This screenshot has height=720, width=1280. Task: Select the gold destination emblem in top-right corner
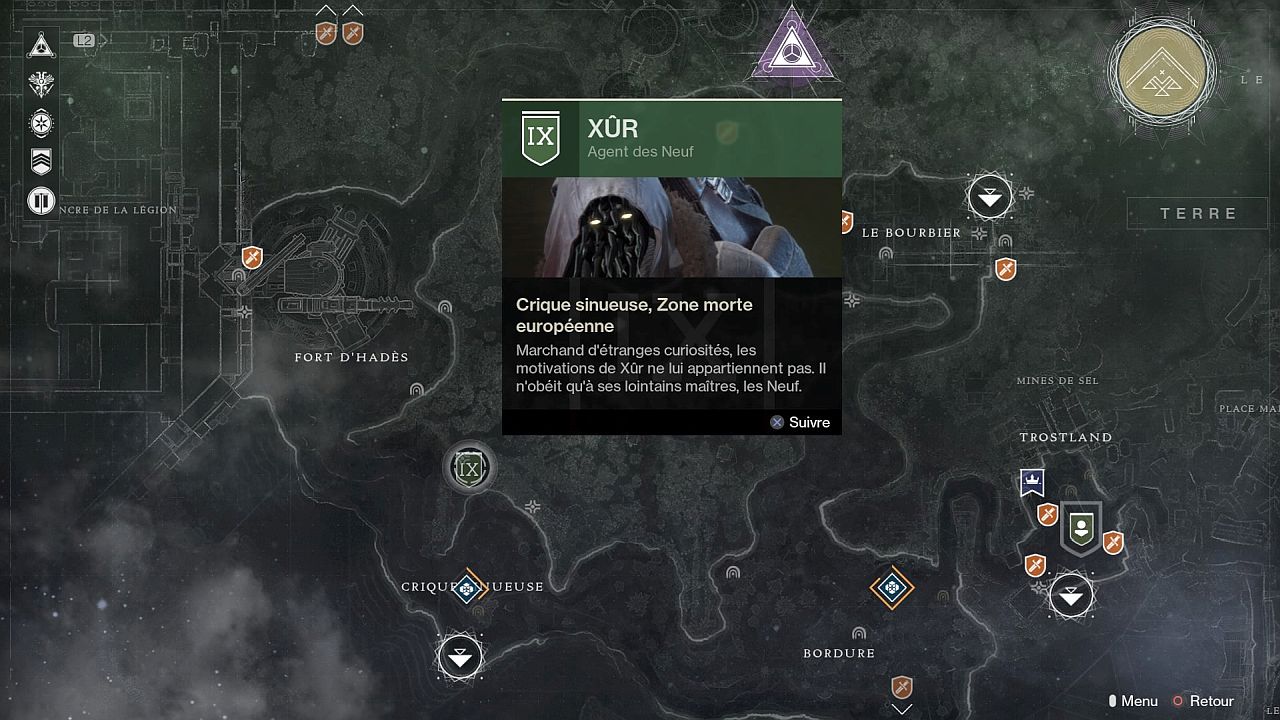pyautogui.click(x=1161, y=72)
